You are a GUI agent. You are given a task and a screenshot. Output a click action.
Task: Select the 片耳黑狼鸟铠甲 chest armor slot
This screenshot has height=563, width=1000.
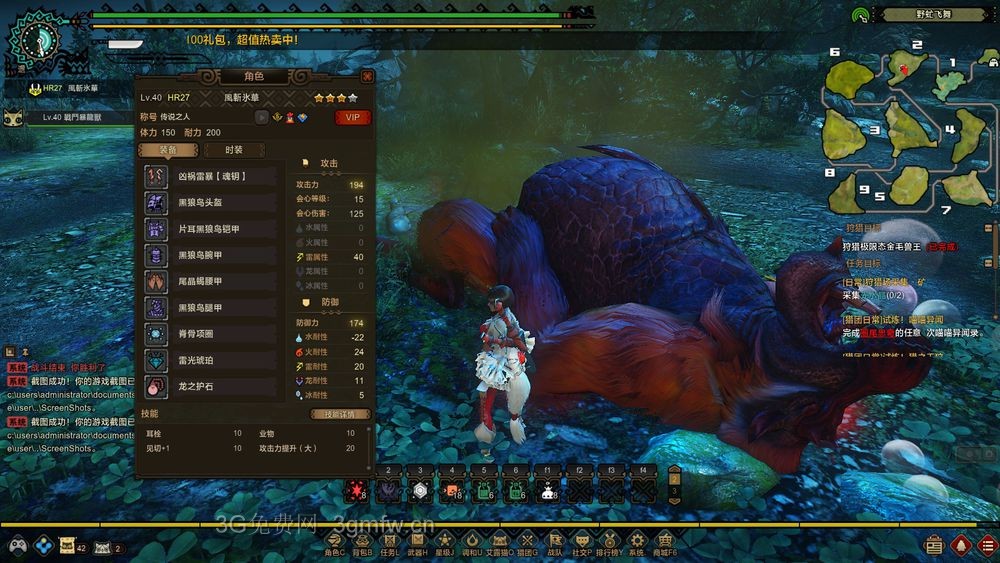(x=210, y=229)
